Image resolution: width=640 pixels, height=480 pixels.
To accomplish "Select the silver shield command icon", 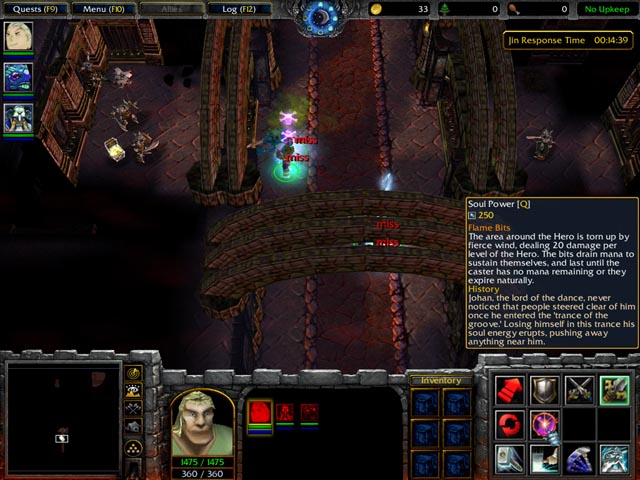I will coord(545,390).
